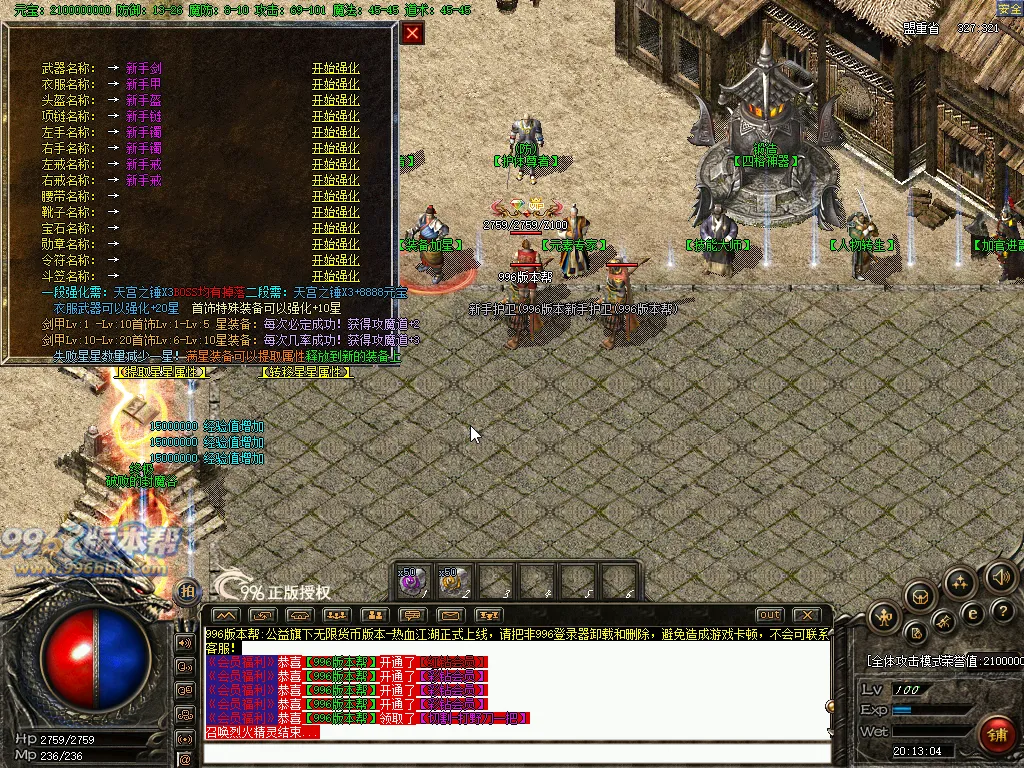Open the skills panel with three stars icon
The height and width of the screenshot is (768, 1024).
tap(960, 583)
